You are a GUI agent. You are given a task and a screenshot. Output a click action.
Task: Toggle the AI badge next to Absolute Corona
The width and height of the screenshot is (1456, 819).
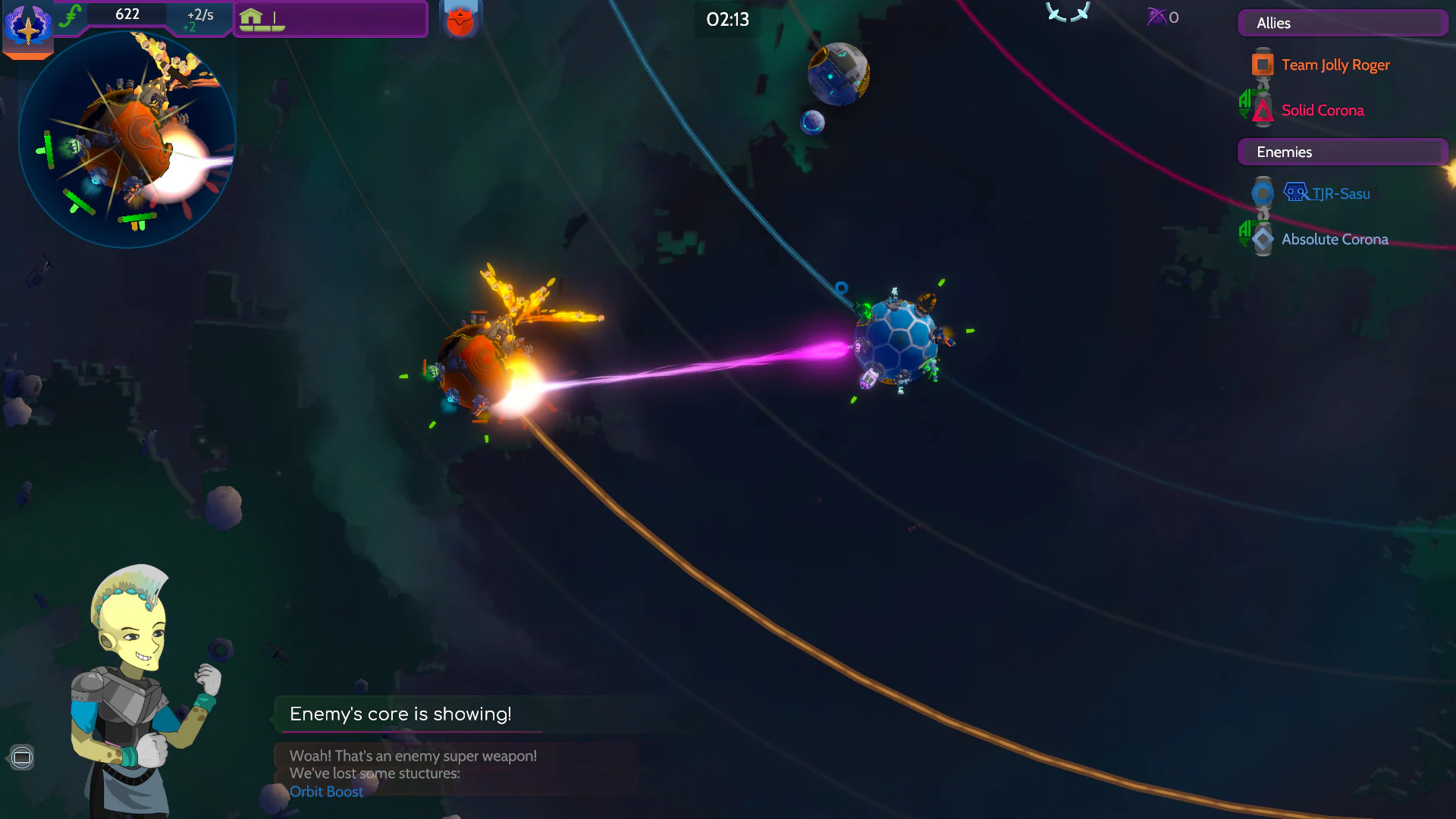(1246, 232)
